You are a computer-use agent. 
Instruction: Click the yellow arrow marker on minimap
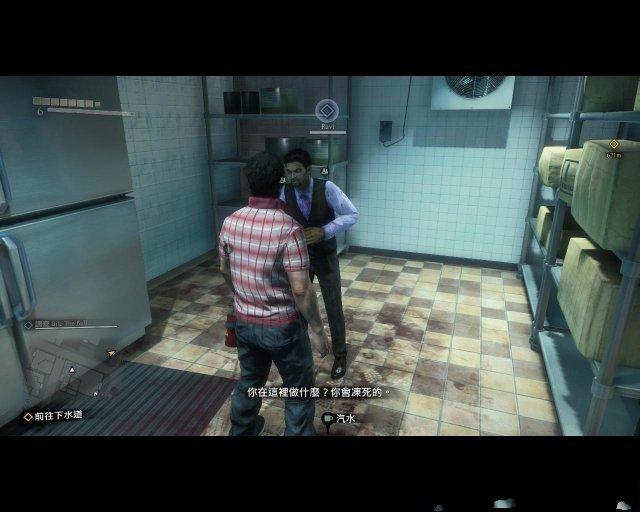point(111,352)
